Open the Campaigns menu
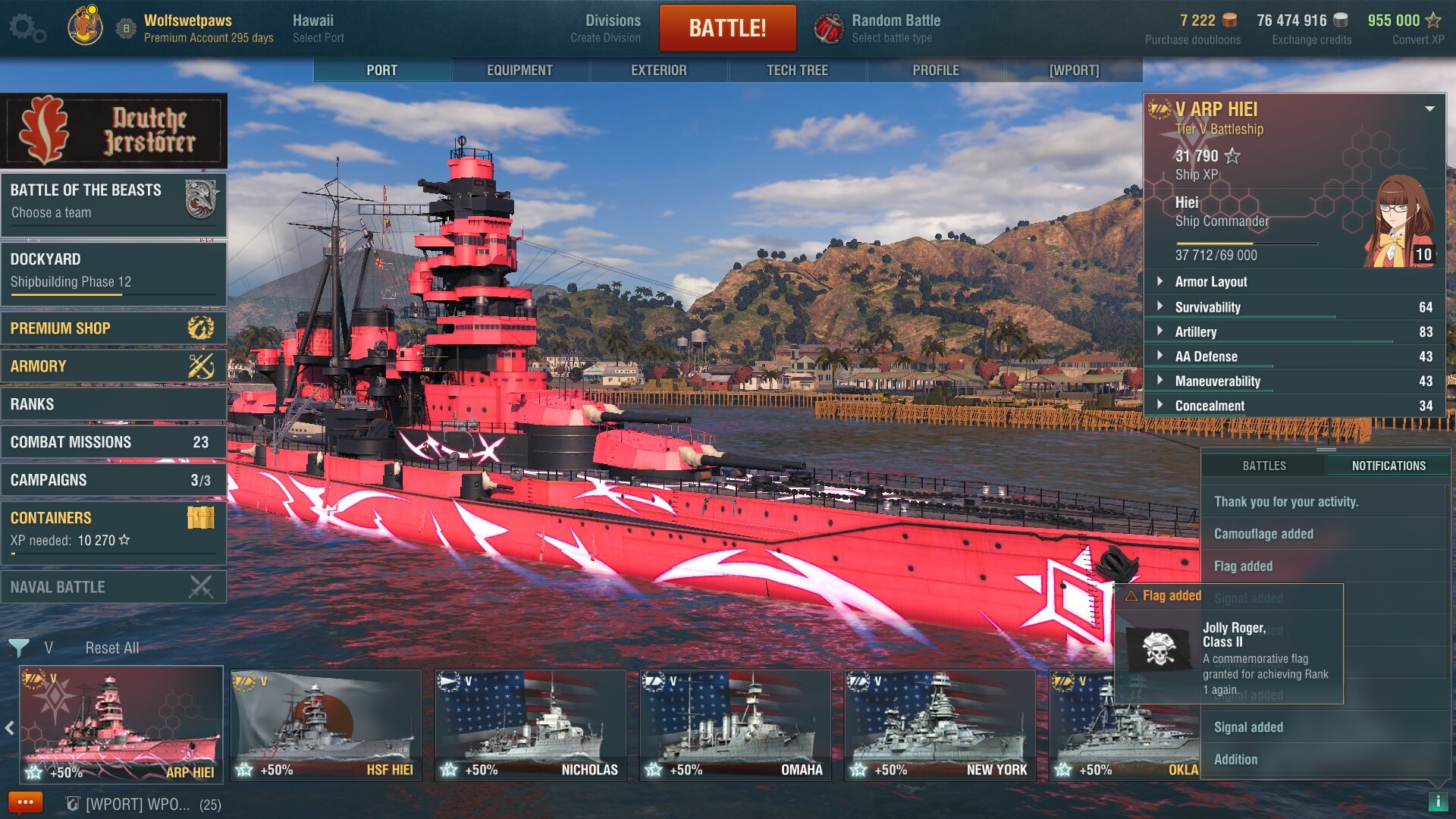Viewport: 1456px width, 819px height. 114,480
